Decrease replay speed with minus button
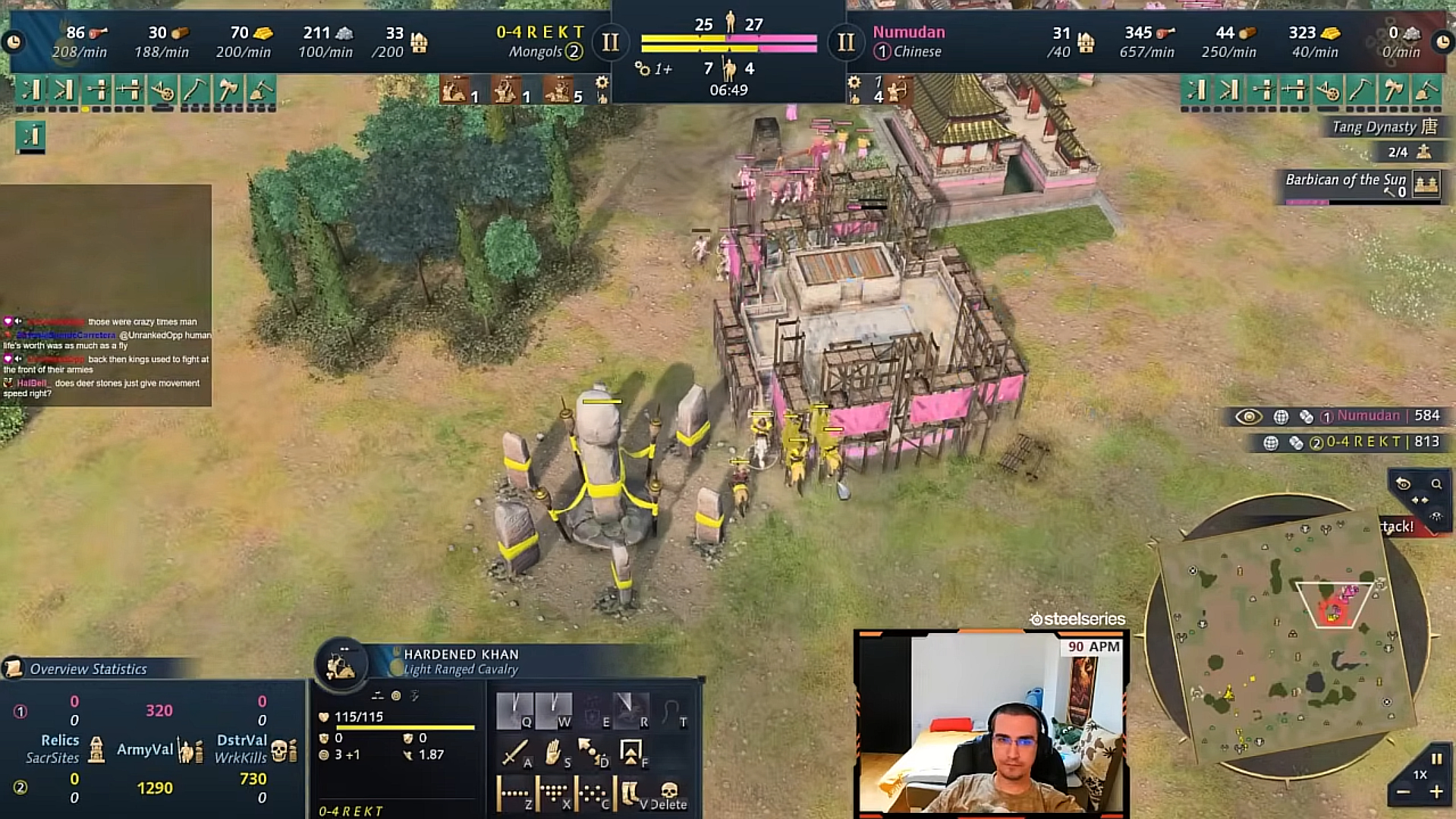This screenshot has width=1456, height=819. 1403,792
